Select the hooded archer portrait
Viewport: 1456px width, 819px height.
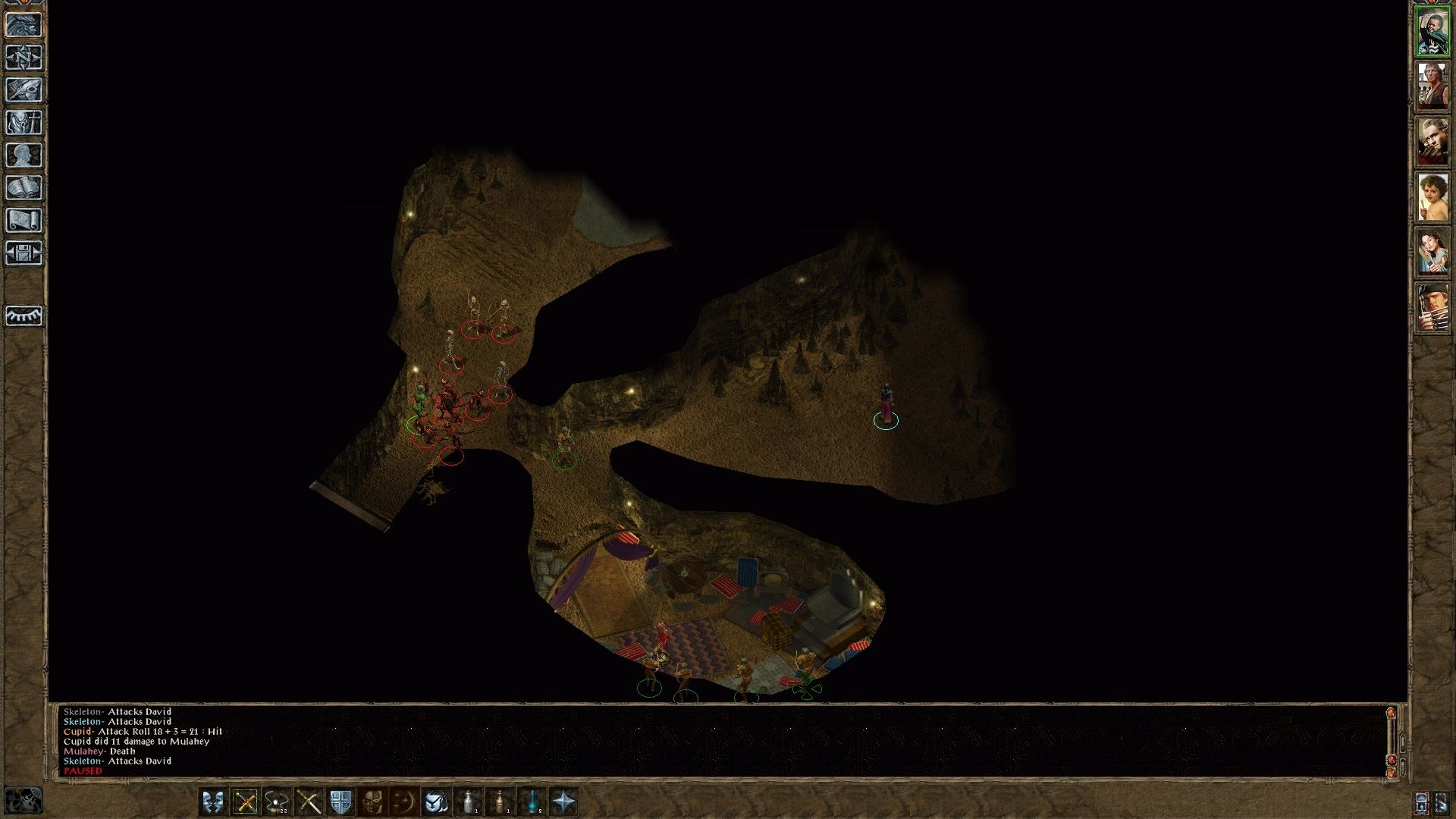click(1432, 307)
